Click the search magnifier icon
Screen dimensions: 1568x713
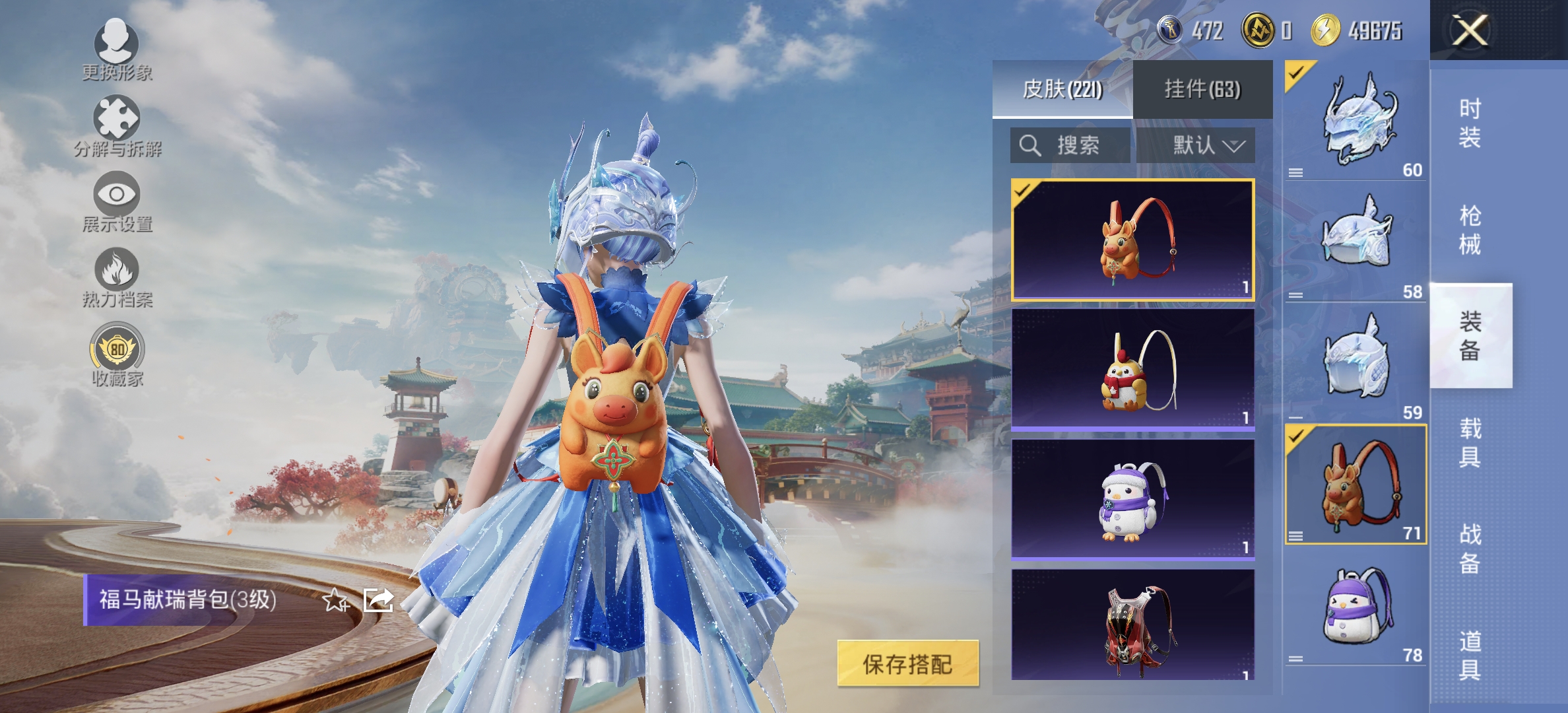click(x=1030, y=146)
